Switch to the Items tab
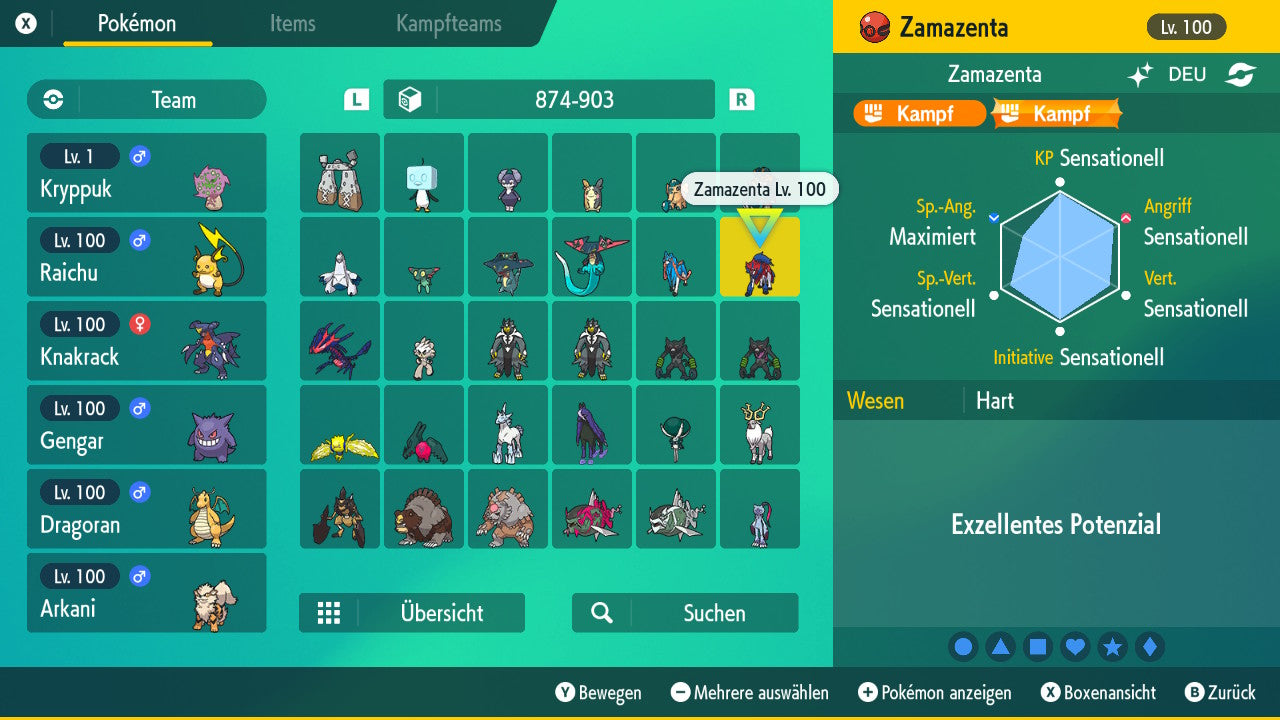 [x=292, y=24]
